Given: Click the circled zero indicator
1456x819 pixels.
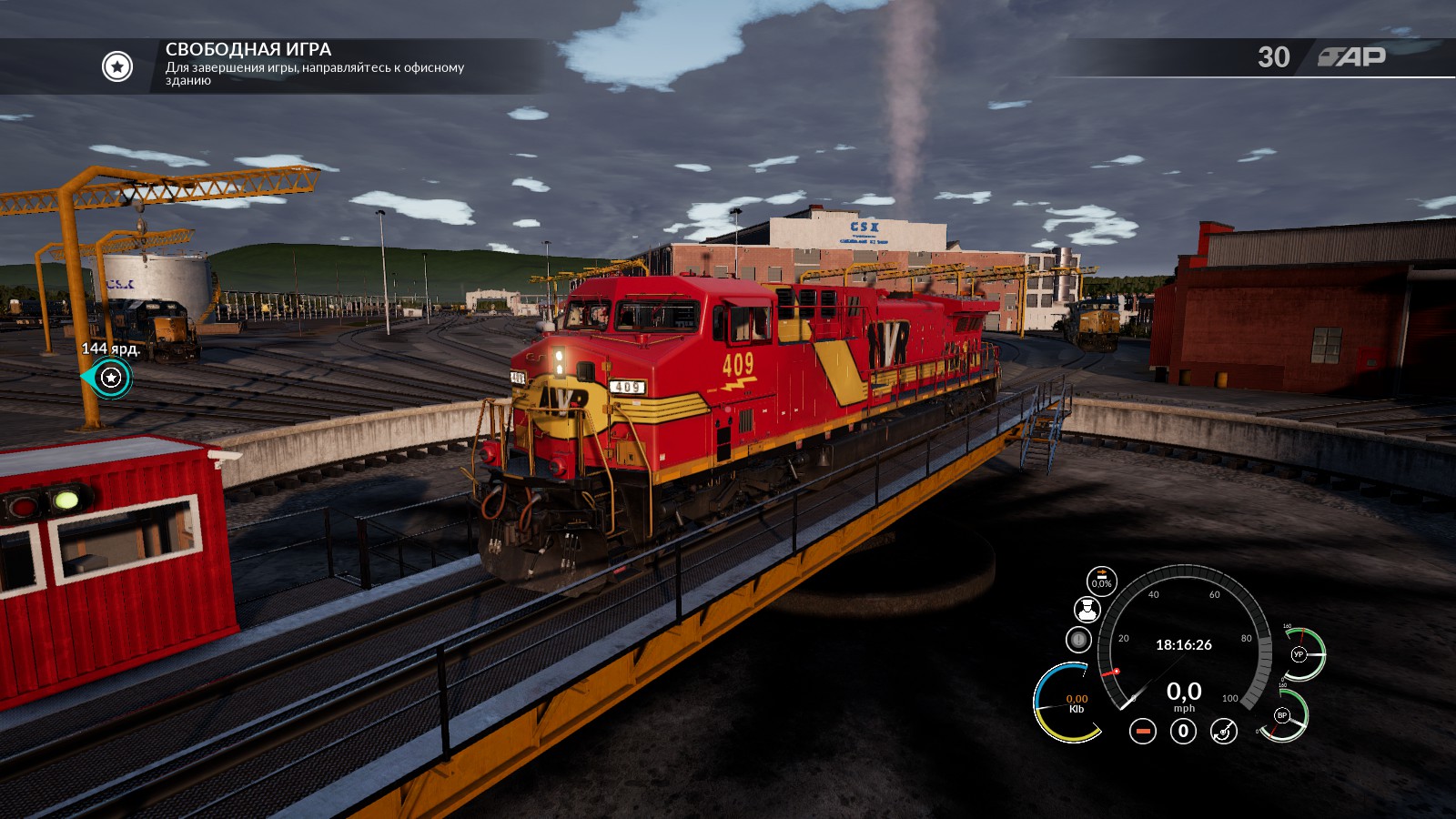Looking at the screenshot, I should [x=1183, y=731].
